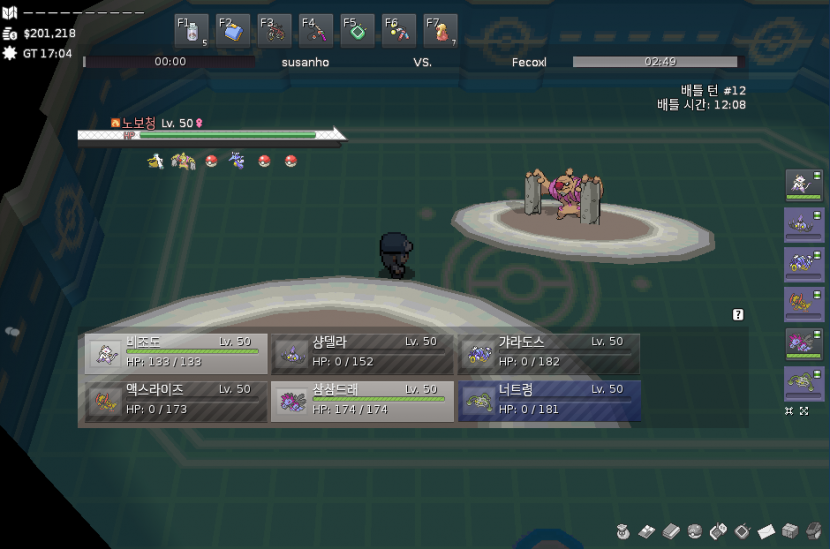Select the fishing rod in slot F4
This screenshot has width=830, height=549.
tap(316, 31)
